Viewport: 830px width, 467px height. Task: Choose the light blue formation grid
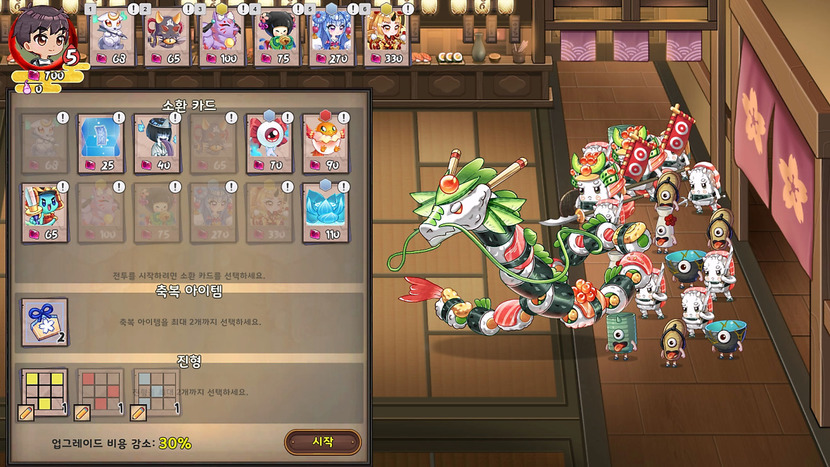(157, 393)
